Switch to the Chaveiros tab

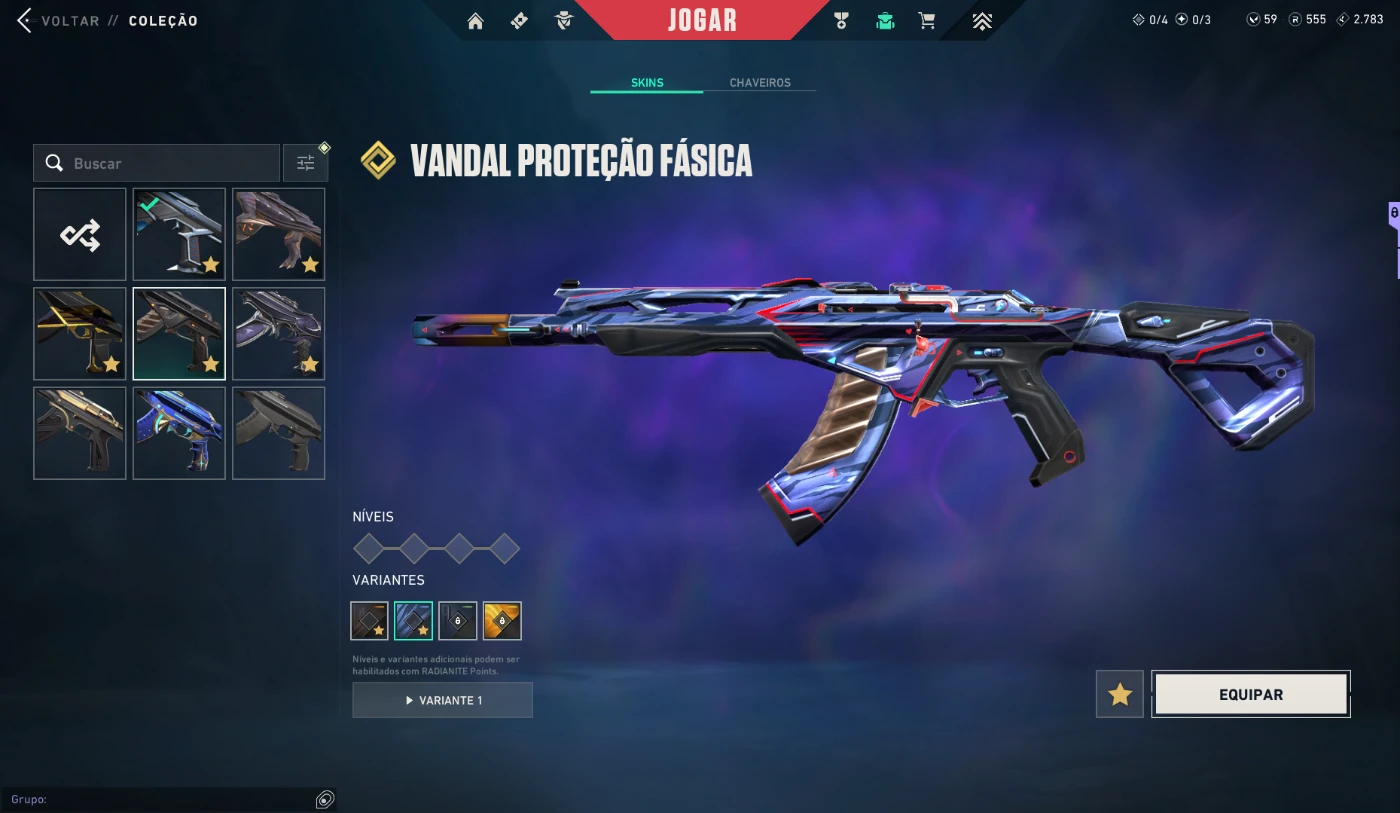(x=760, y=83)
